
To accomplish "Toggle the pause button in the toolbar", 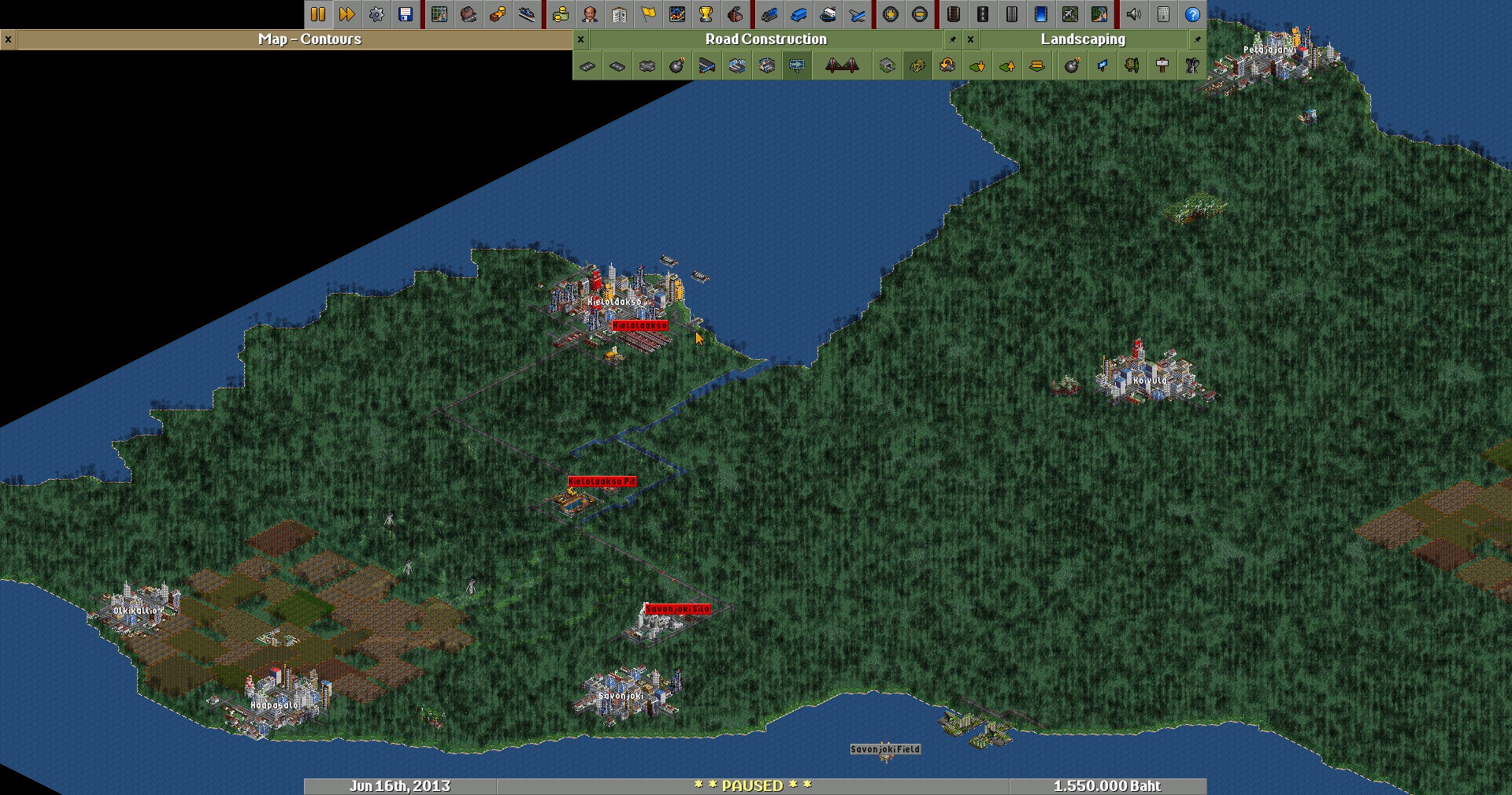I will click(318, 14).
